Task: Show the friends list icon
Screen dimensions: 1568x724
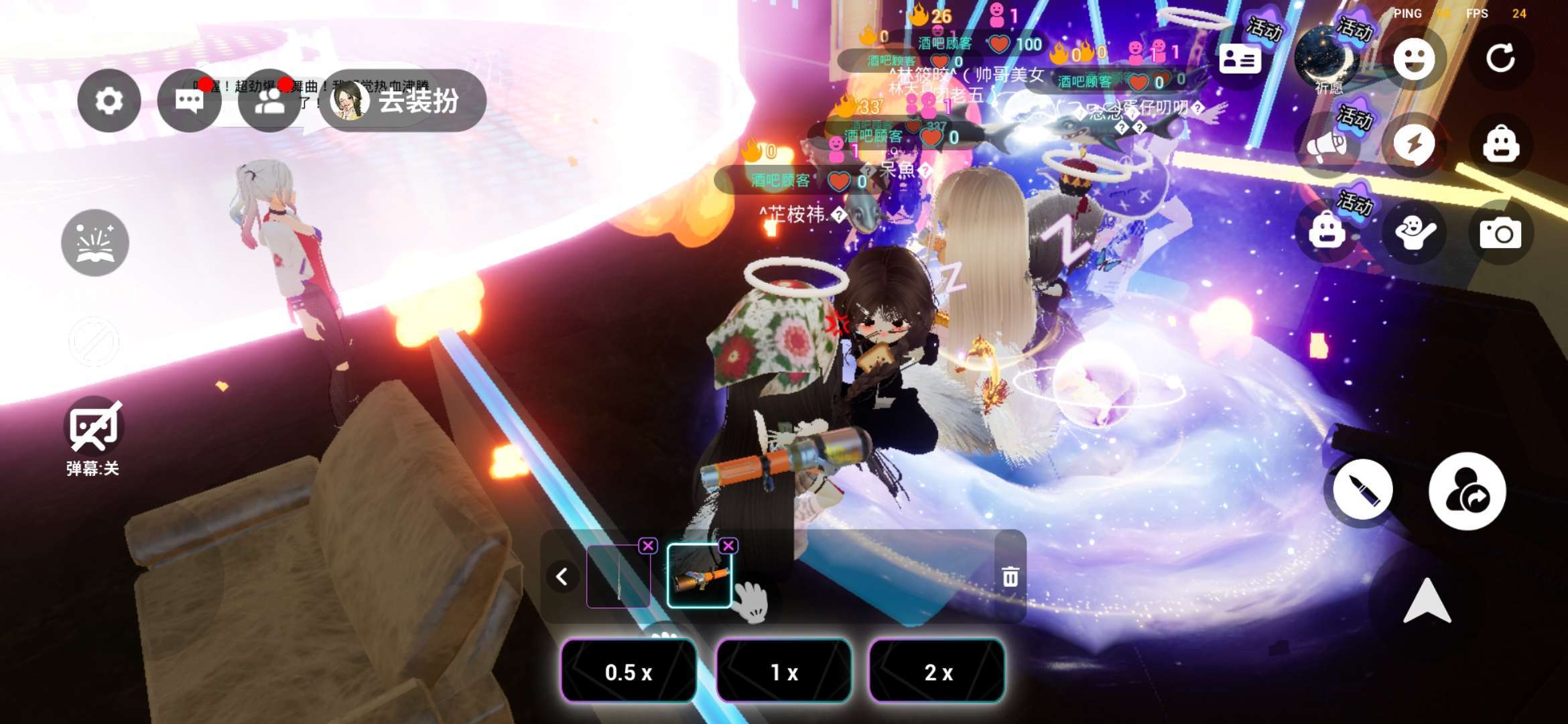Action: coord(269,101)
